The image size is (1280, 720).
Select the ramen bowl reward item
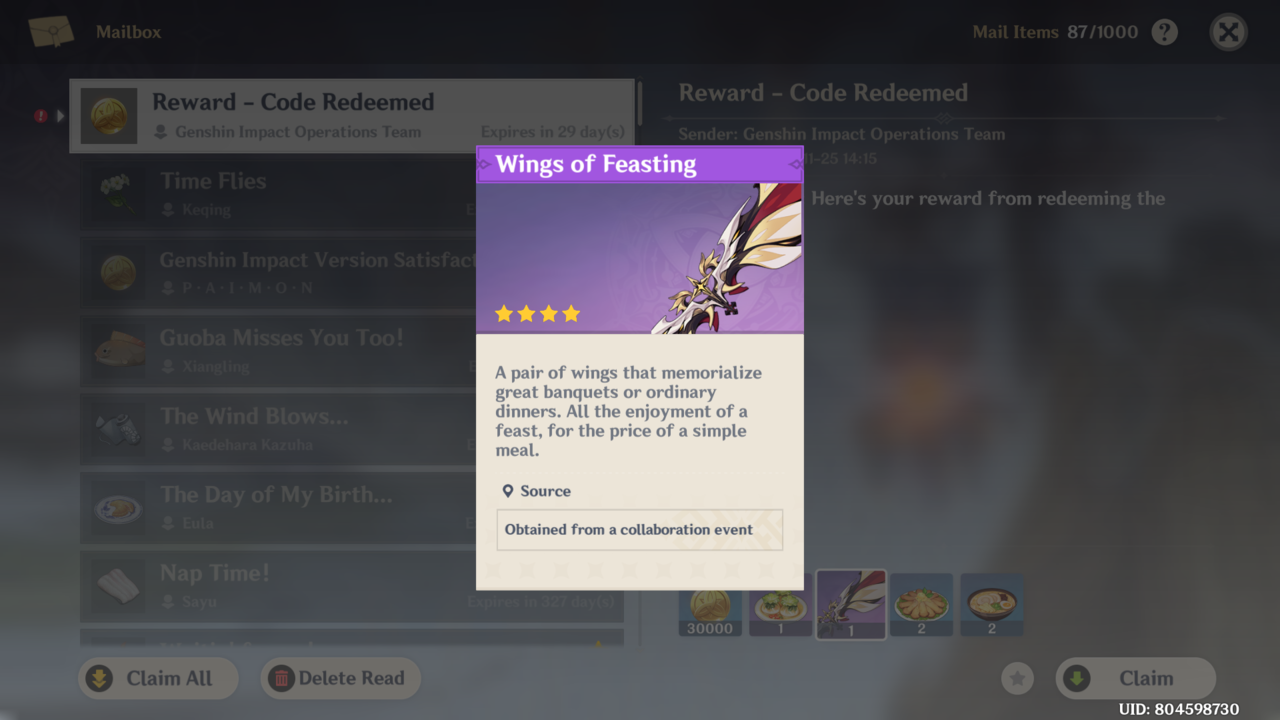991,606
